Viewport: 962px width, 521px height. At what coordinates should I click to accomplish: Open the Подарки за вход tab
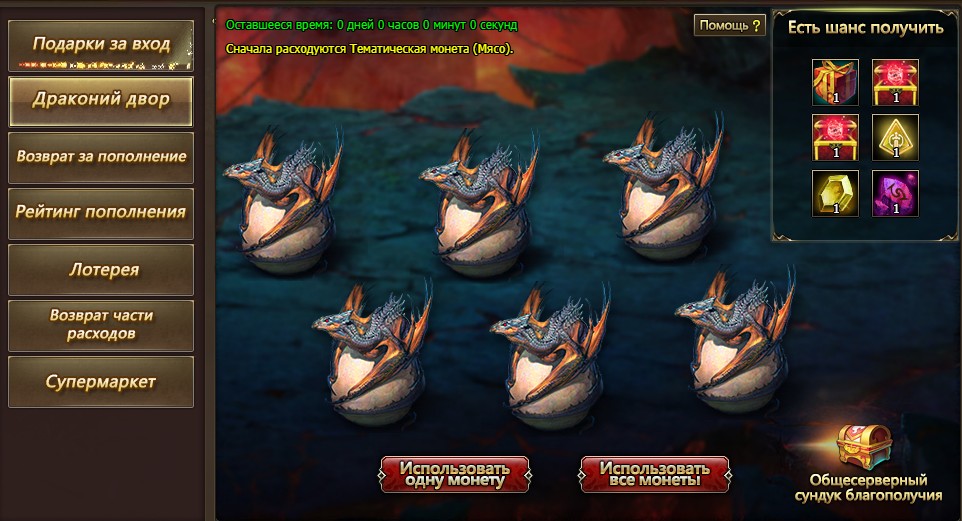point(101,45)
